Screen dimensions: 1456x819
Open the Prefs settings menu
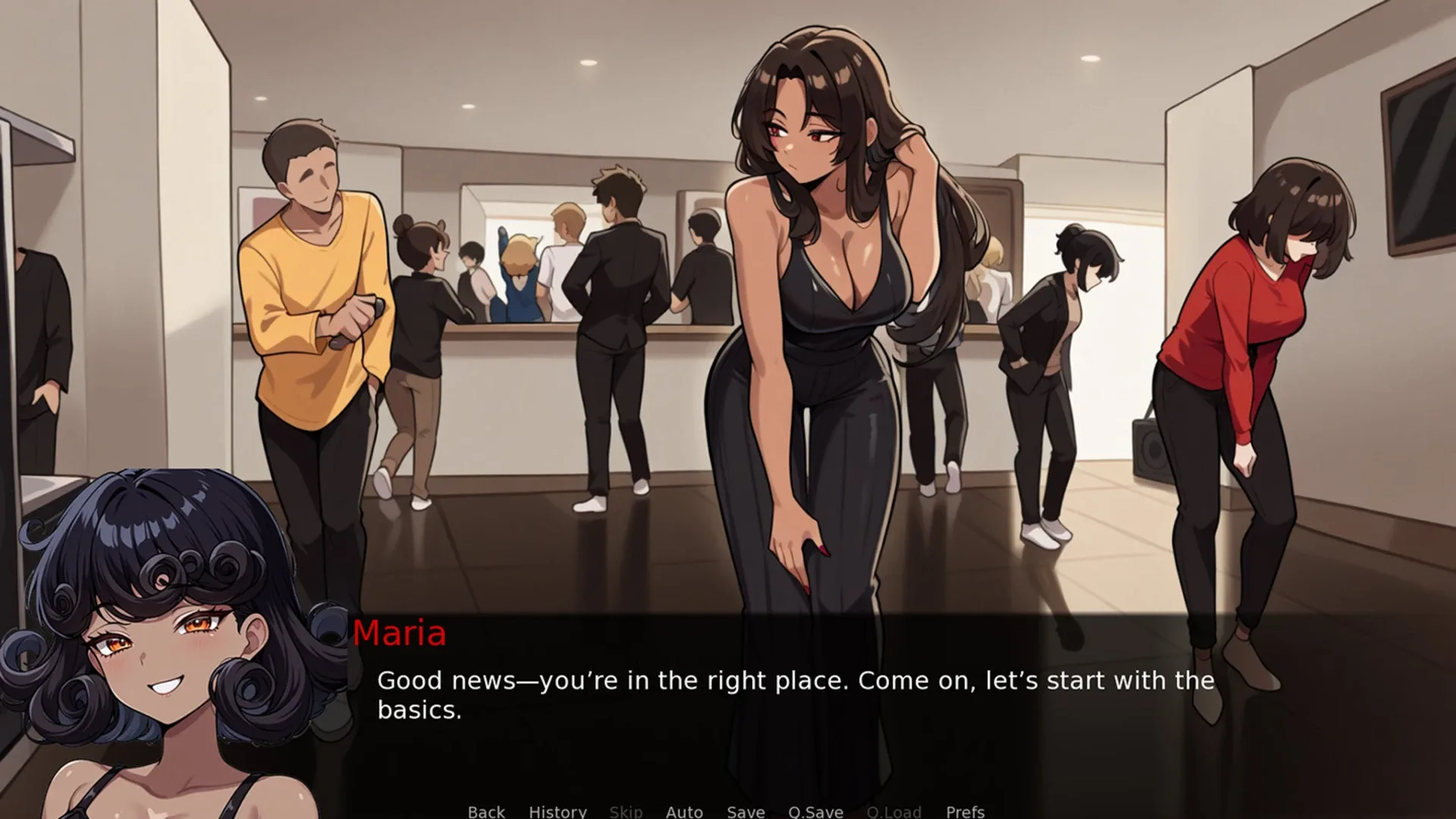(965, 811)
